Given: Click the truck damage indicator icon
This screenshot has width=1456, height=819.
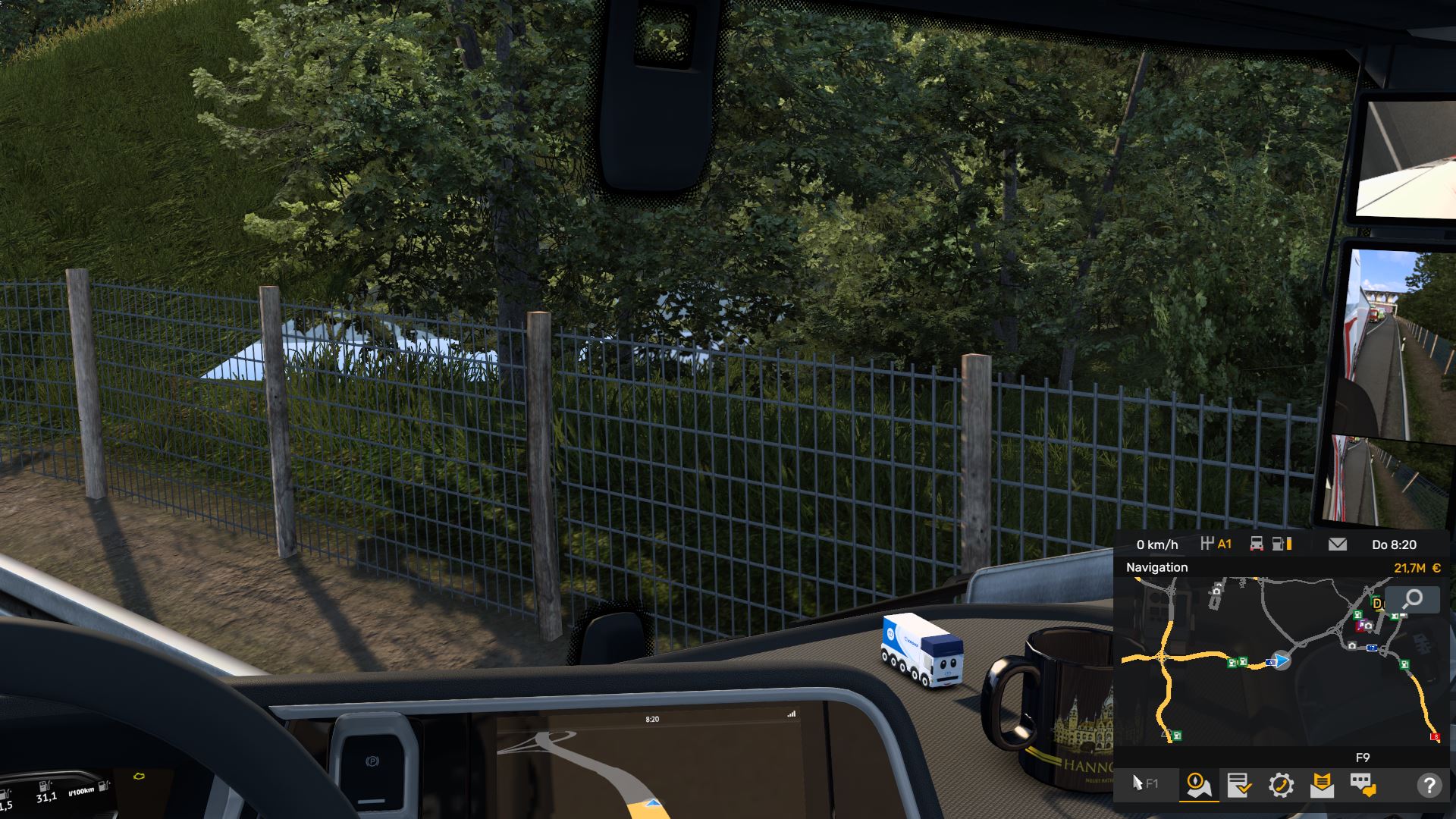Looking at the screenshot, I should point(1257,544).
